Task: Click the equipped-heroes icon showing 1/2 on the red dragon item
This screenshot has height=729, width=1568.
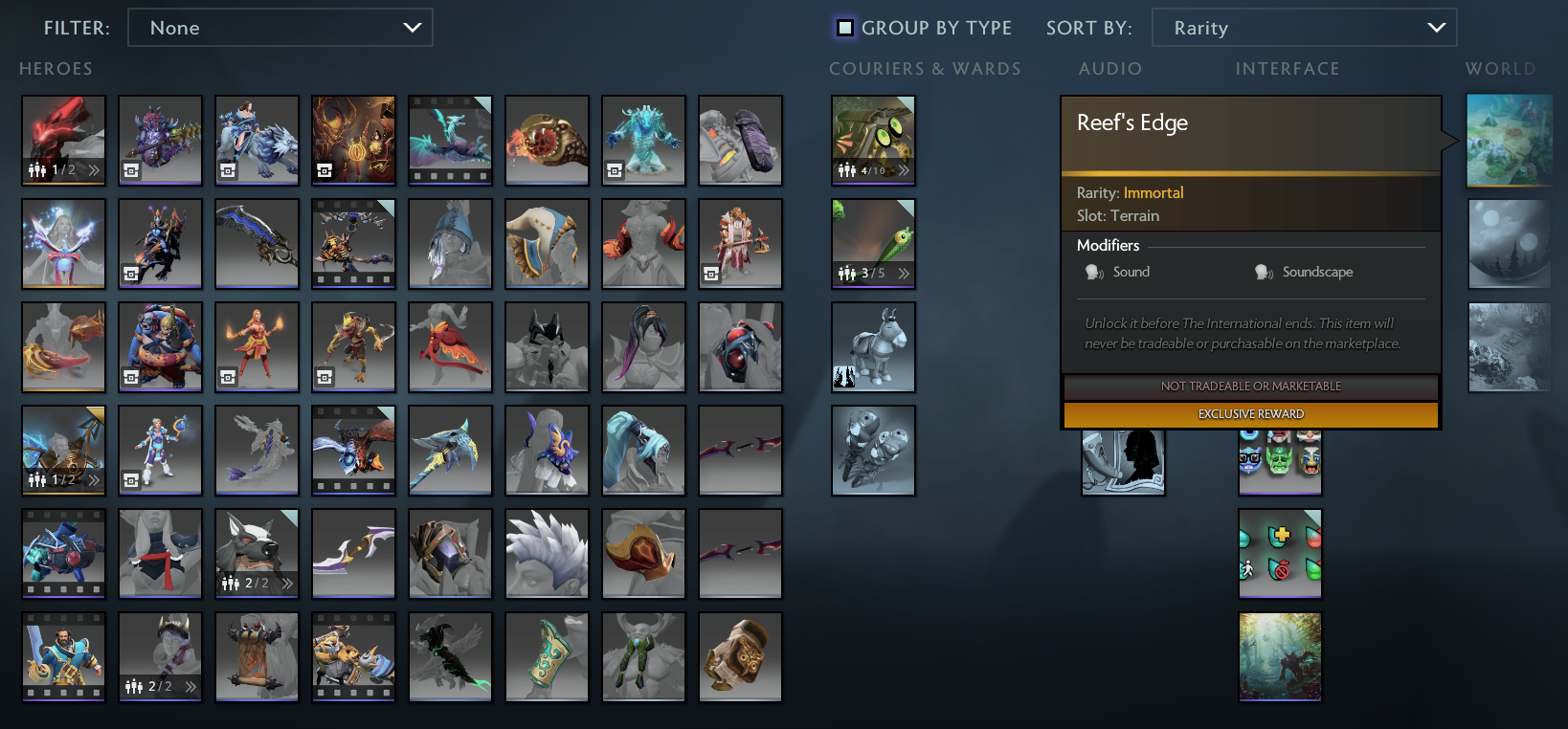Action: pyautogui.click(x=40, y=170)
